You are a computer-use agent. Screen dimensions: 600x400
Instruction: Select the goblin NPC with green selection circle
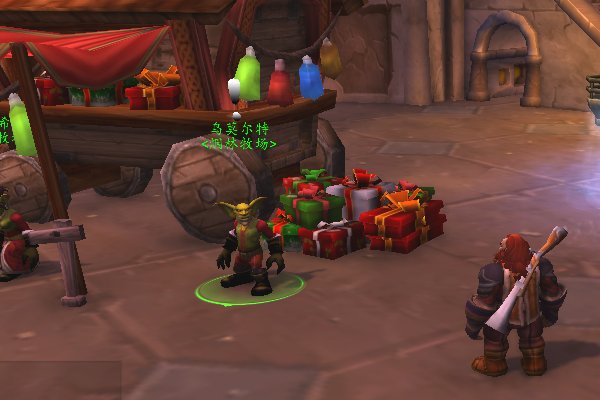pyautogui.click(x=246, y=247)
